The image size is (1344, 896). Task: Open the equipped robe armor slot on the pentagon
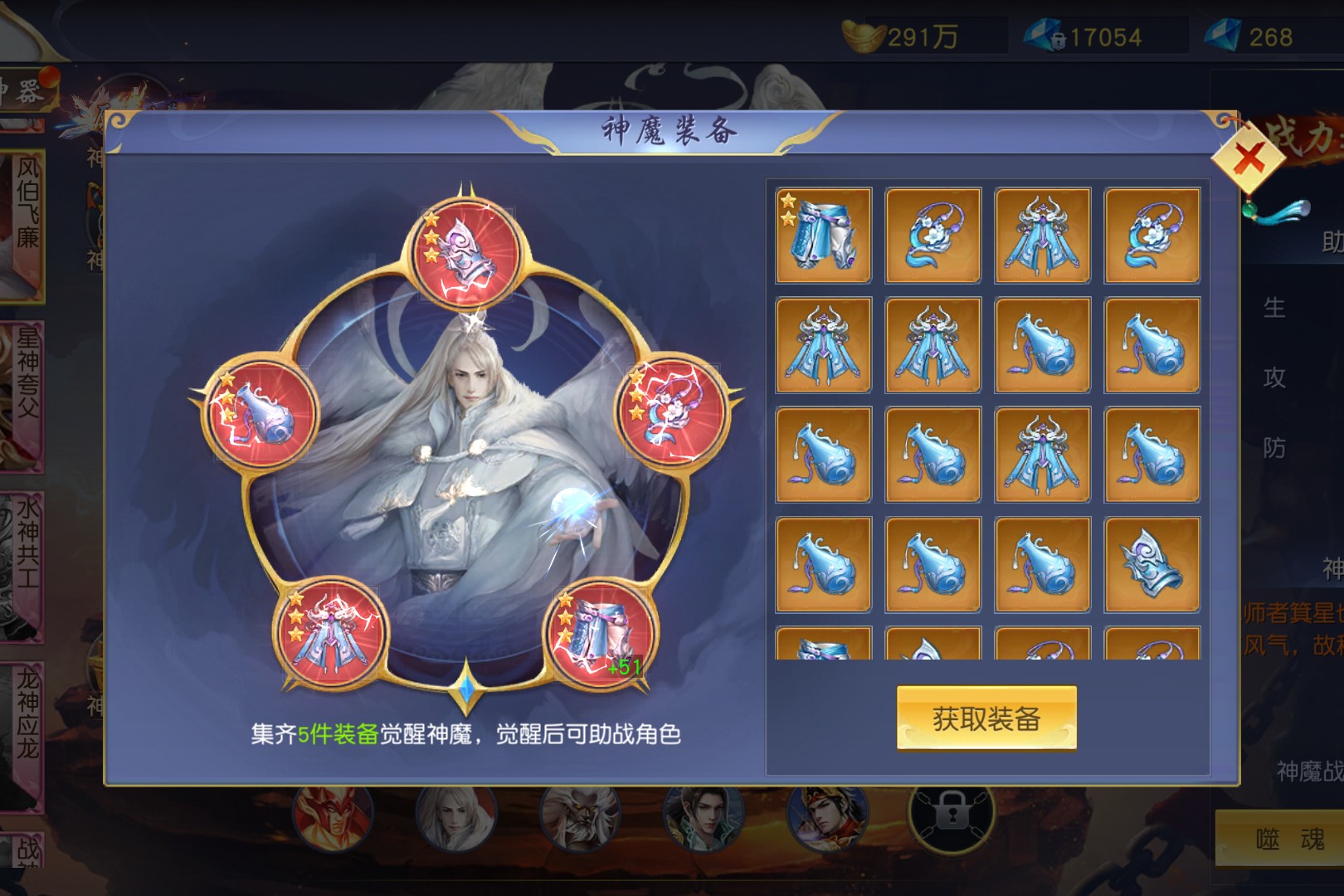tap(332, 634)
